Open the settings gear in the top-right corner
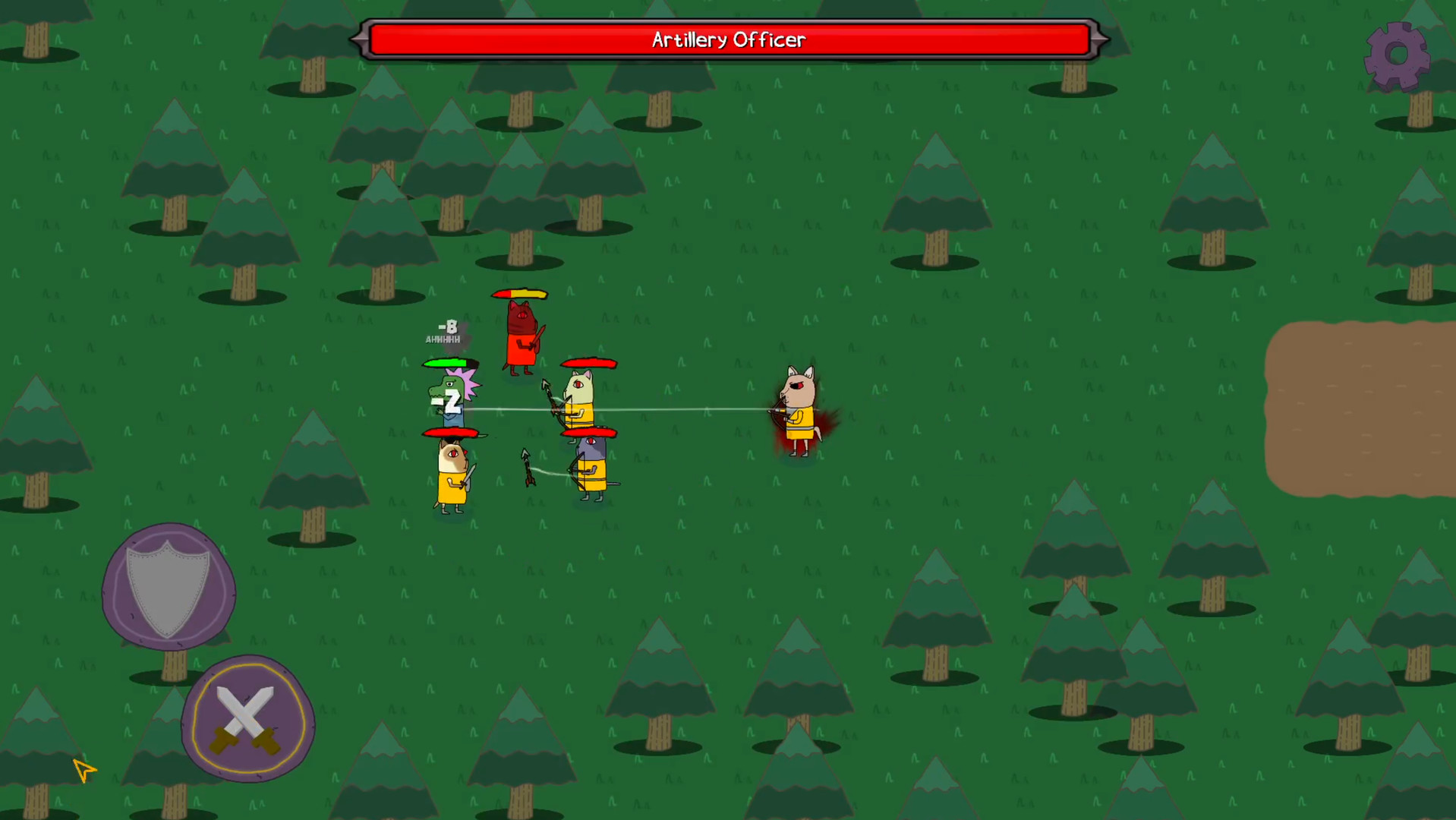This screenshot has width=1456, height=820. pyautogui.click(x=1398, y=55)
